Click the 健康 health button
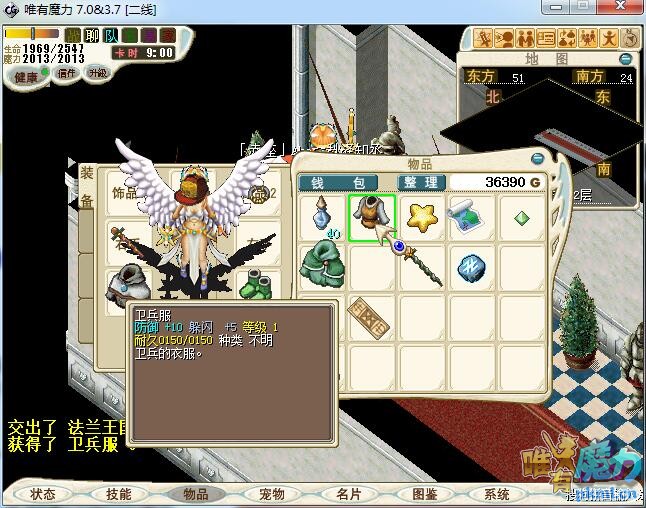The width and height of the screenshot is (646, 508). click(x=26, y=77)
